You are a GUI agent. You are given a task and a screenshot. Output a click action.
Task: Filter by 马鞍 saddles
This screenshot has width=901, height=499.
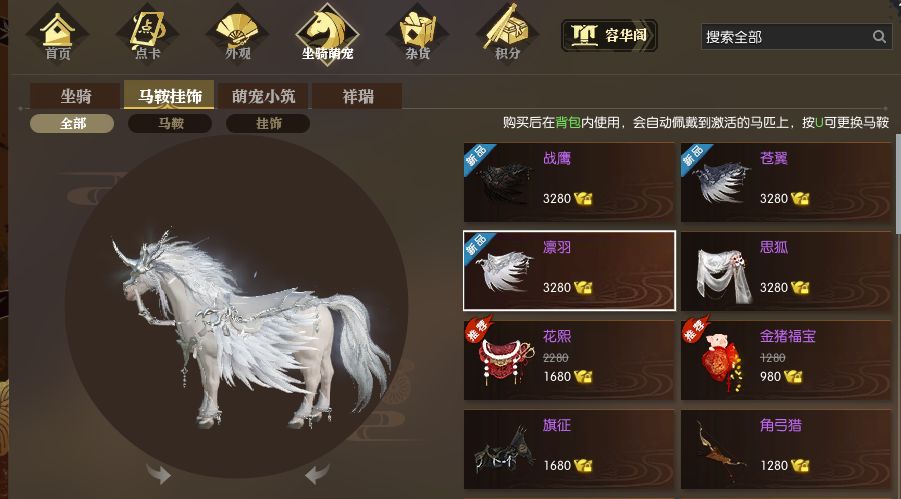(168, 124)
